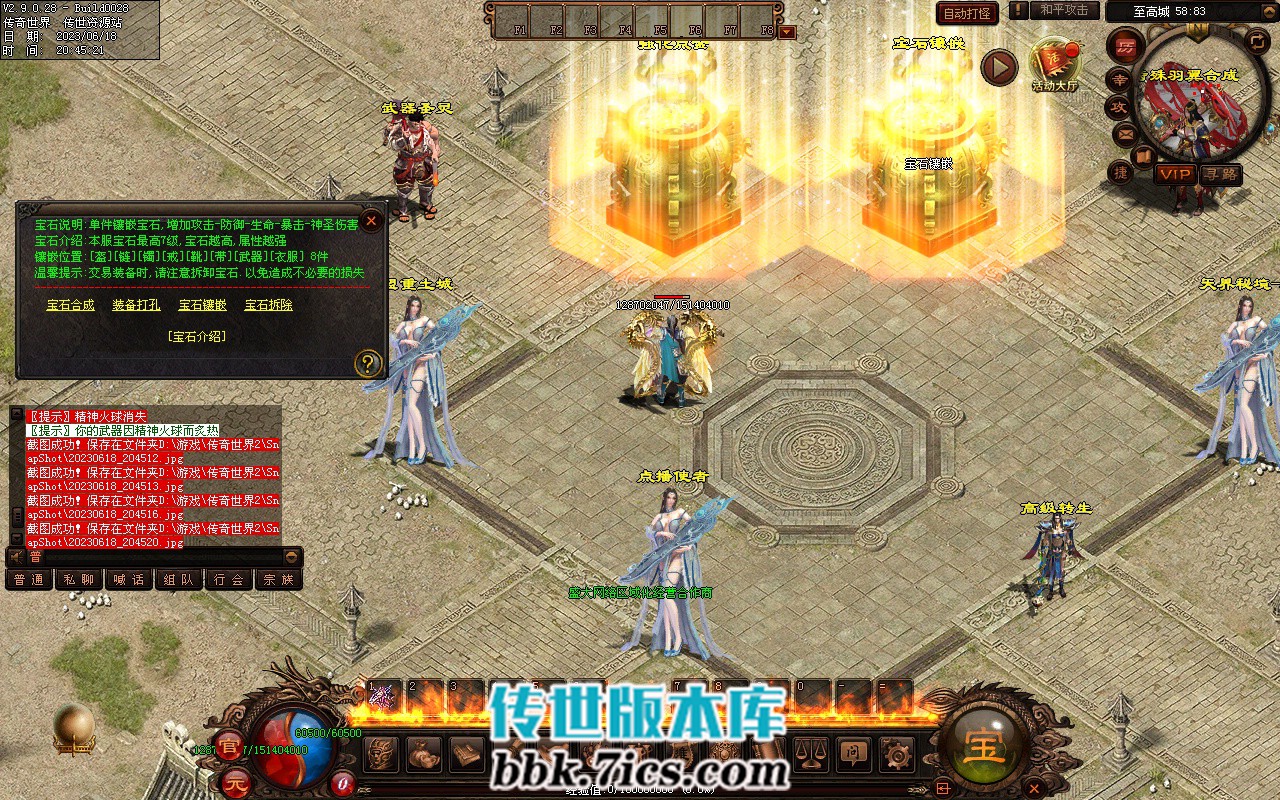Open the 活动大厅 event hall icon
The height and width of the screenshot is (800, 1280).
click(1055, 65)
